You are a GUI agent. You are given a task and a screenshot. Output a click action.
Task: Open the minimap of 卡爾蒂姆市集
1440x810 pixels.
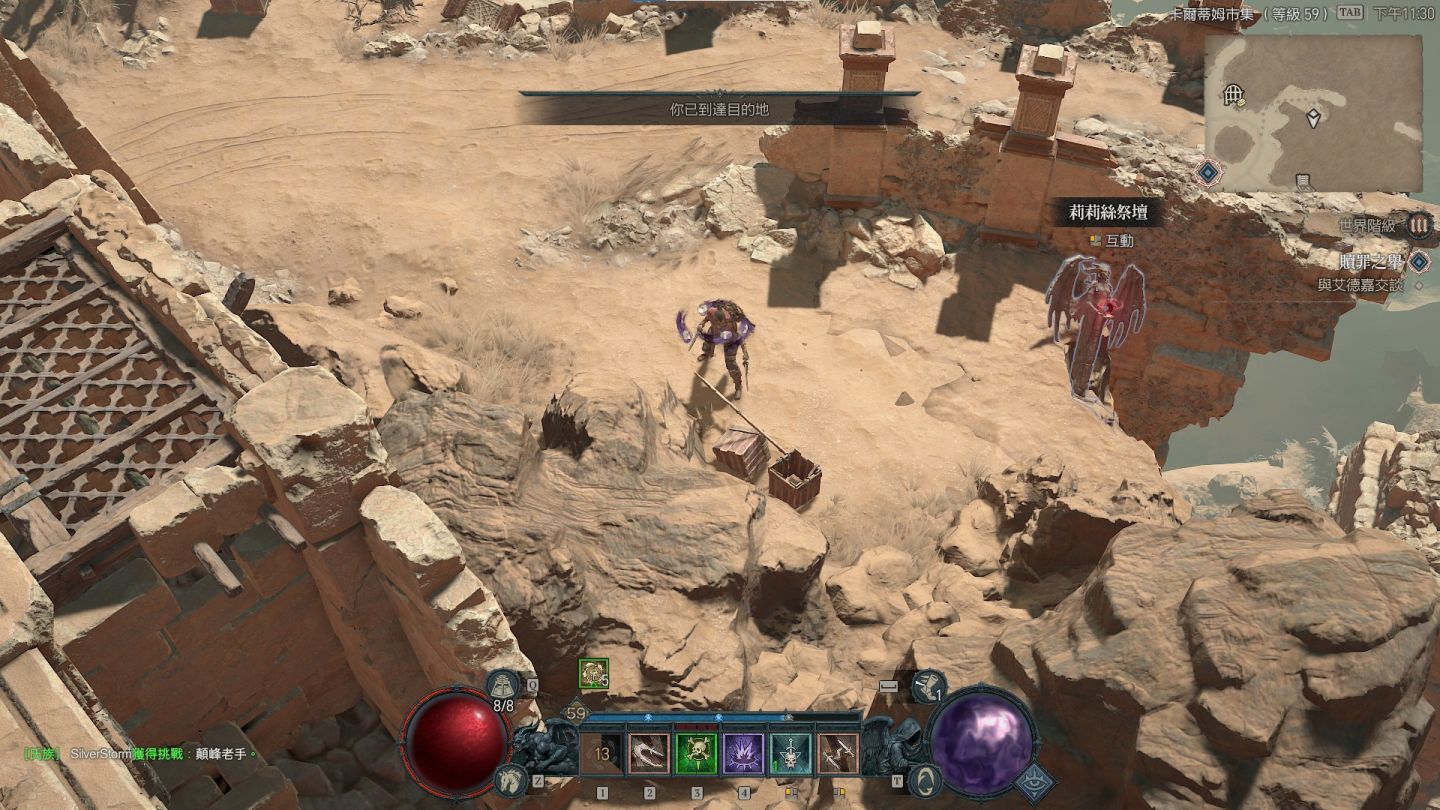(1312, 113)
